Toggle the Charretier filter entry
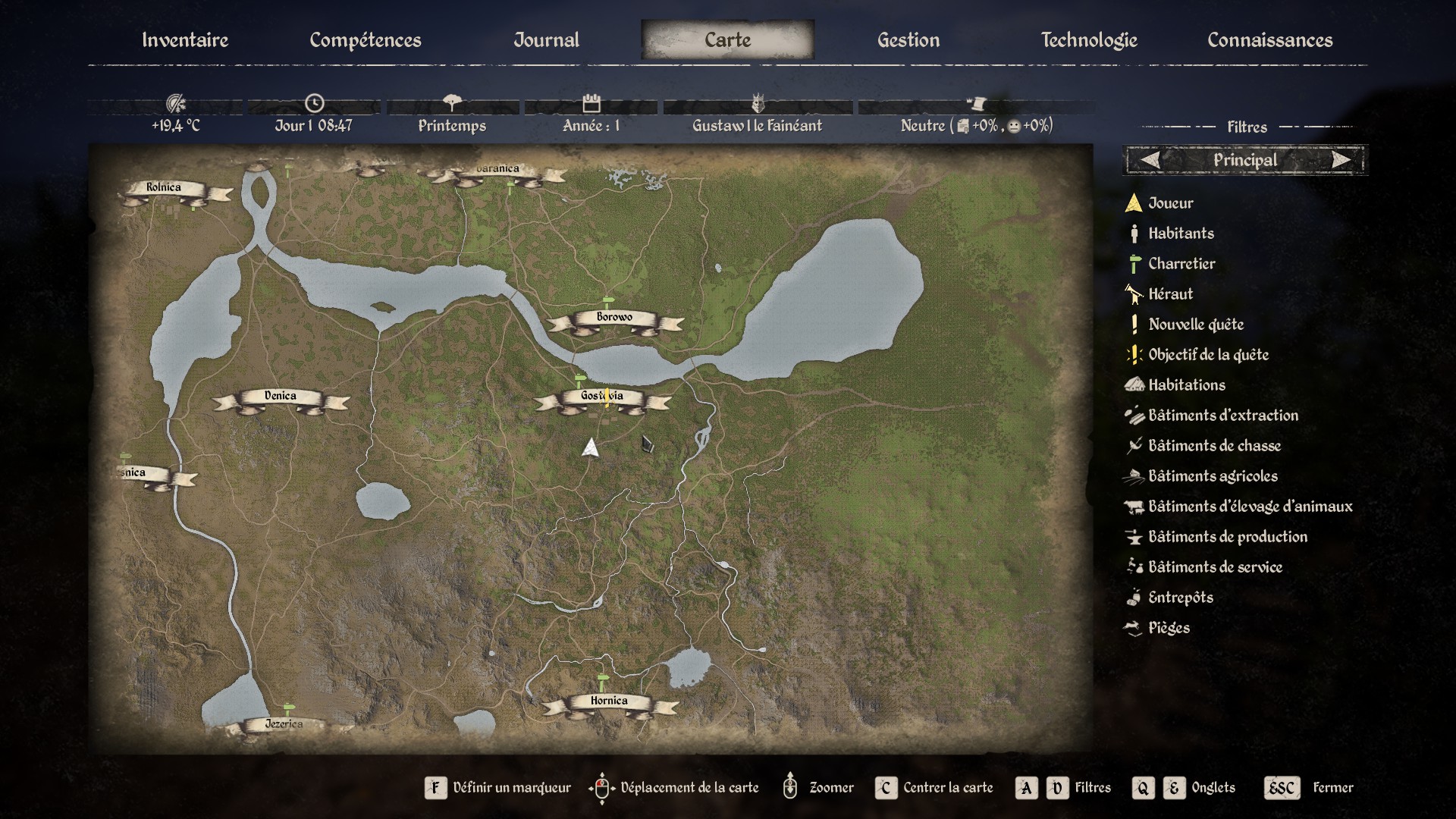The height and width of the screenshot is (819, 1456). [x=1181, y=264]
